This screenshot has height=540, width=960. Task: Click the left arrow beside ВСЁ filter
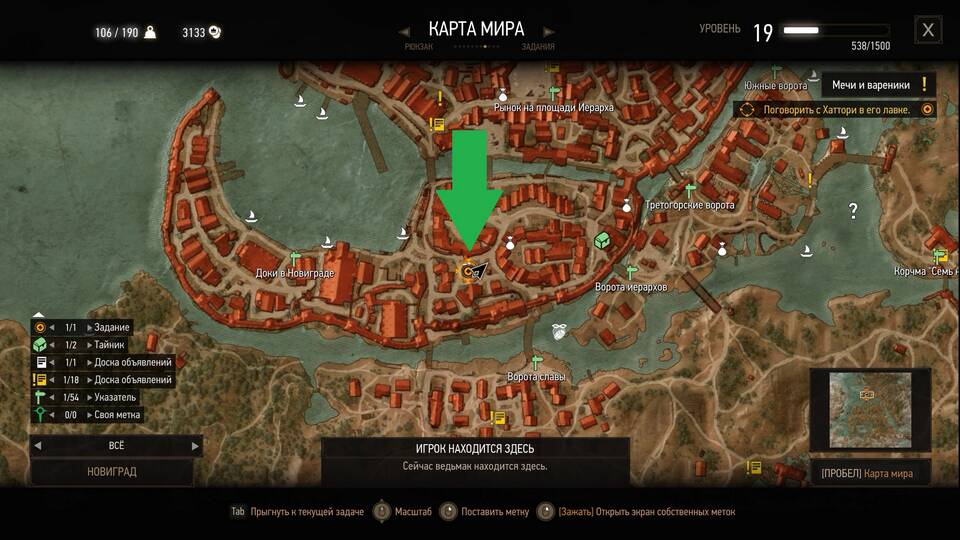tap(38, 446)
